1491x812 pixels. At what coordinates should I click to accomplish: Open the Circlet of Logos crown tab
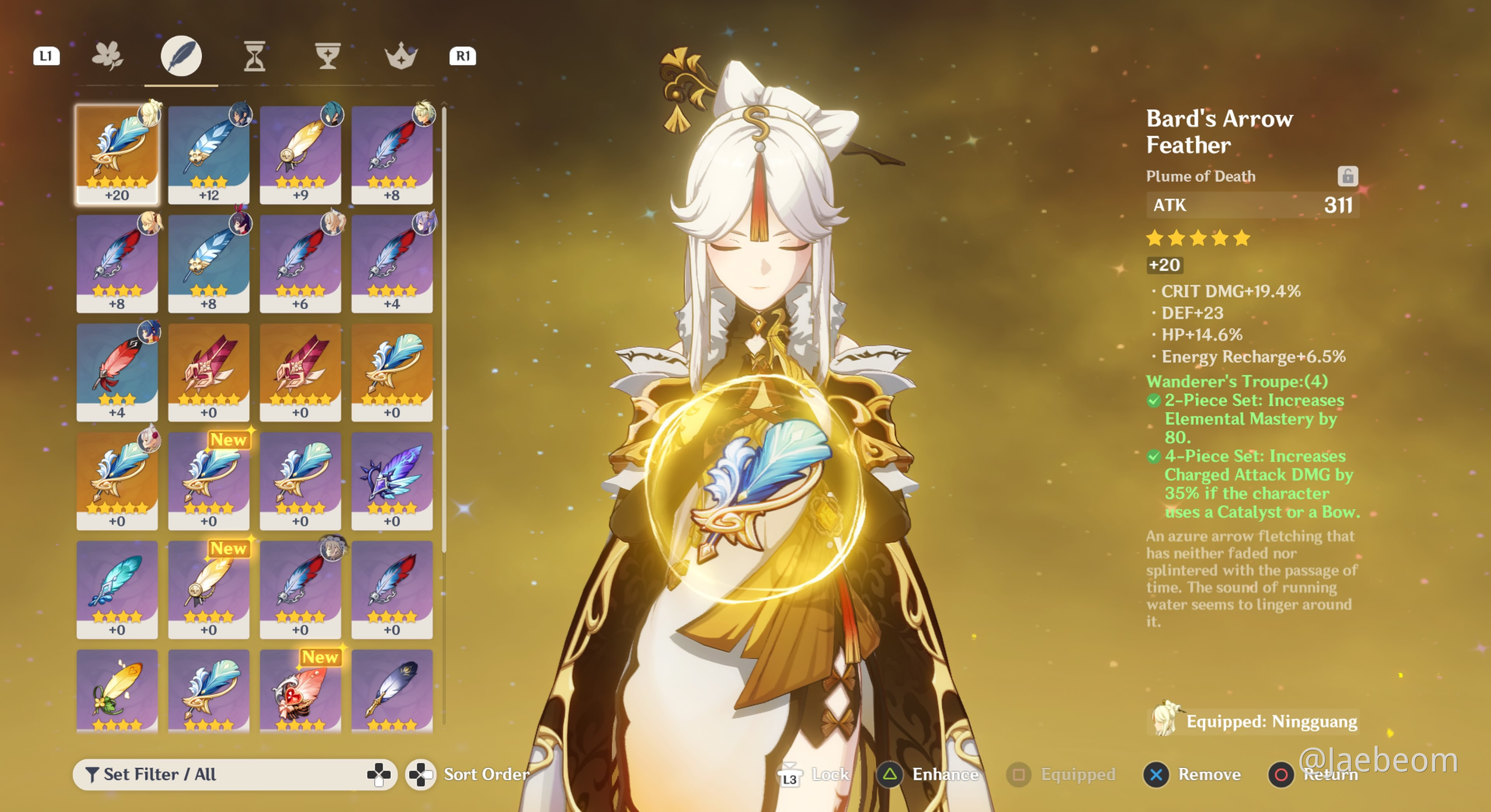[402, 56]
